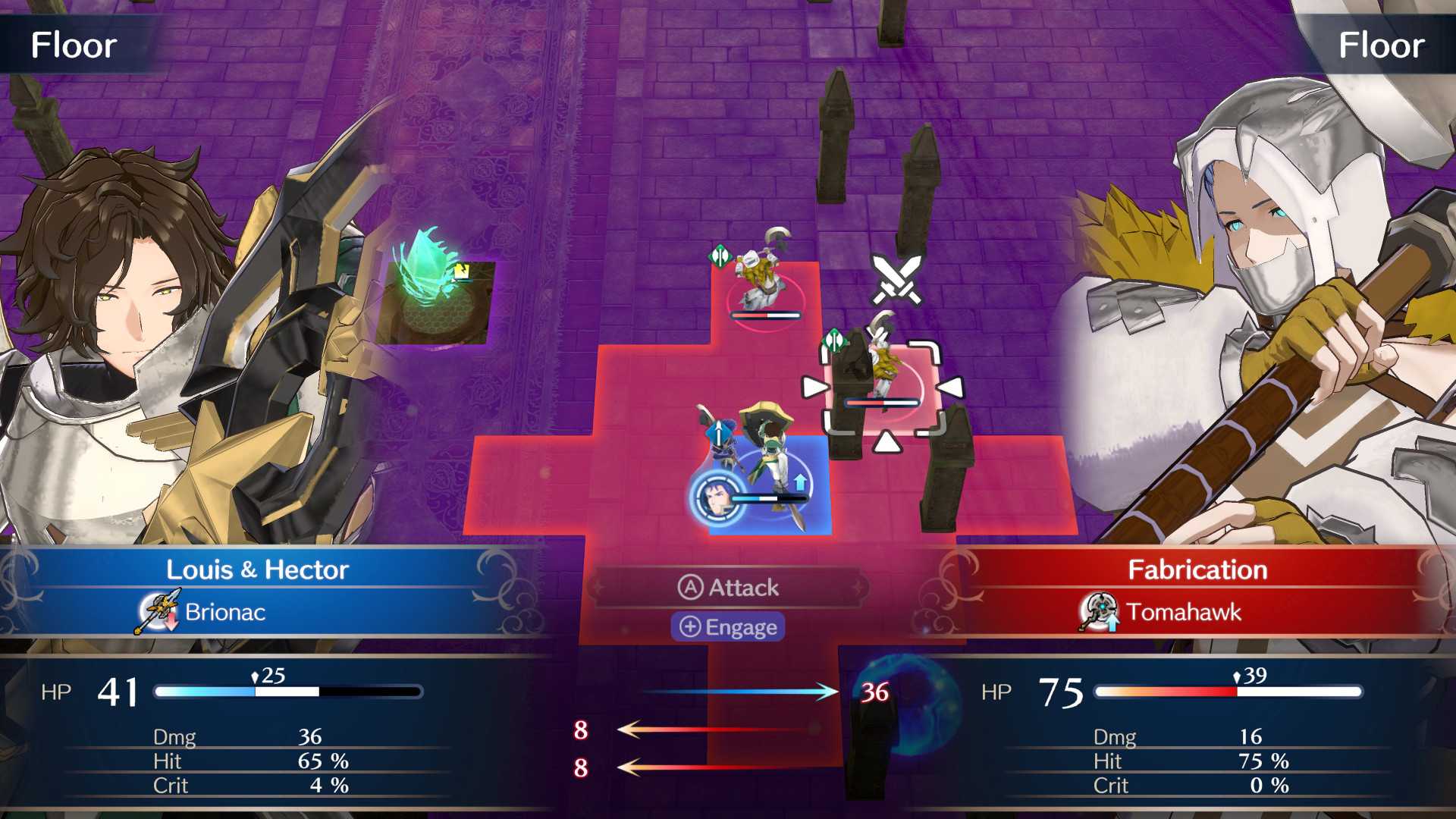Click the left Floor terrain label

[x=73, y=45]
